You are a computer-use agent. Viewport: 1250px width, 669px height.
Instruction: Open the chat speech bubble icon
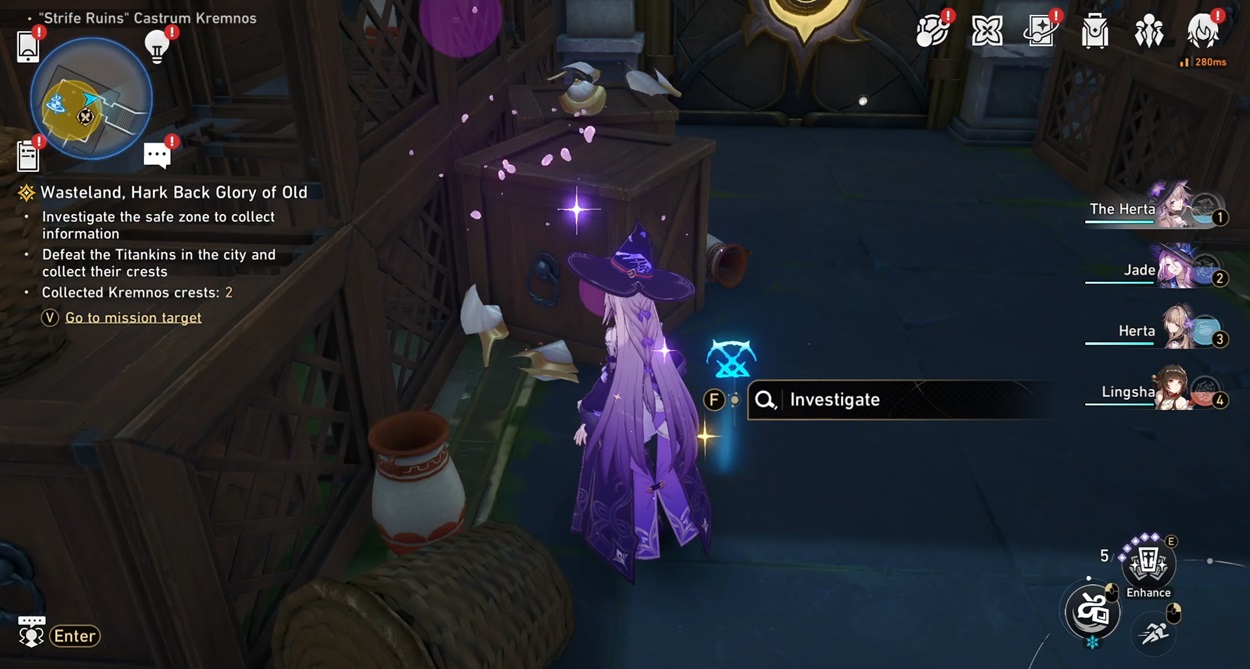pyautogui.click(x=157, y=155)
